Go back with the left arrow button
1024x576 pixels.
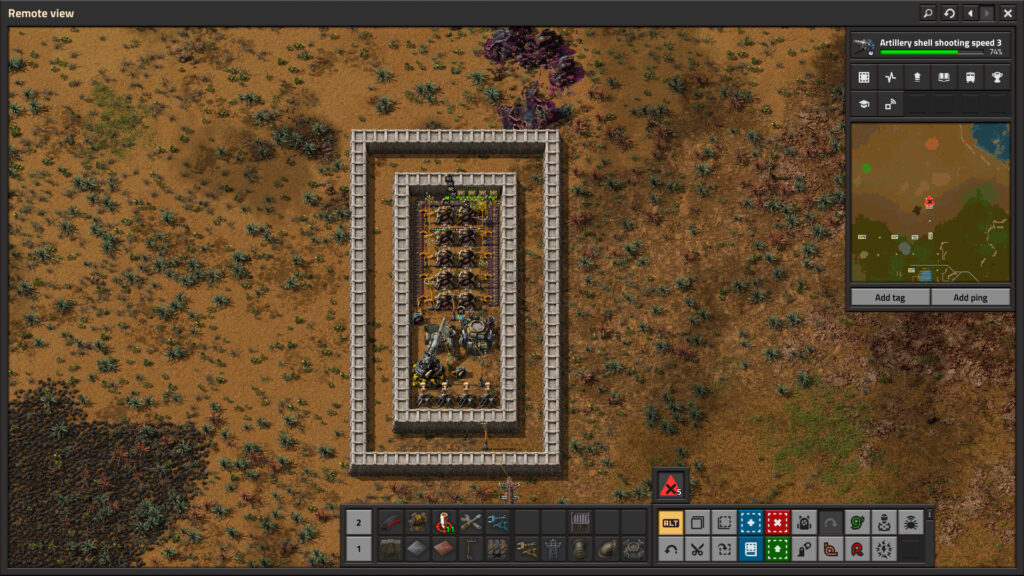[970, 13]
